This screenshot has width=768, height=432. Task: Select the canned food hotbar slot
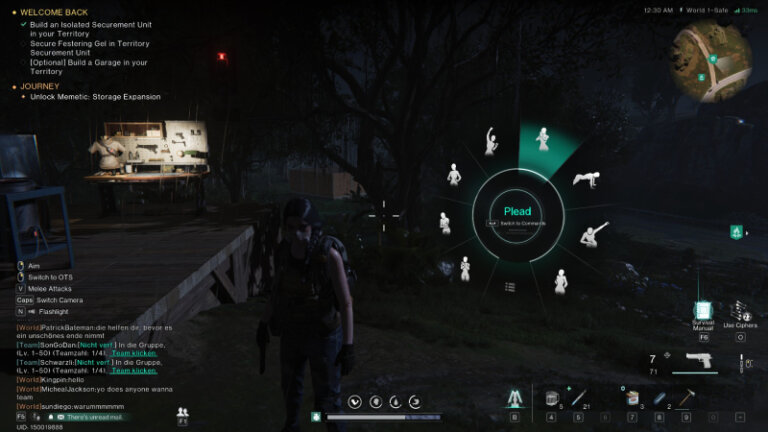tap(631, 398)
